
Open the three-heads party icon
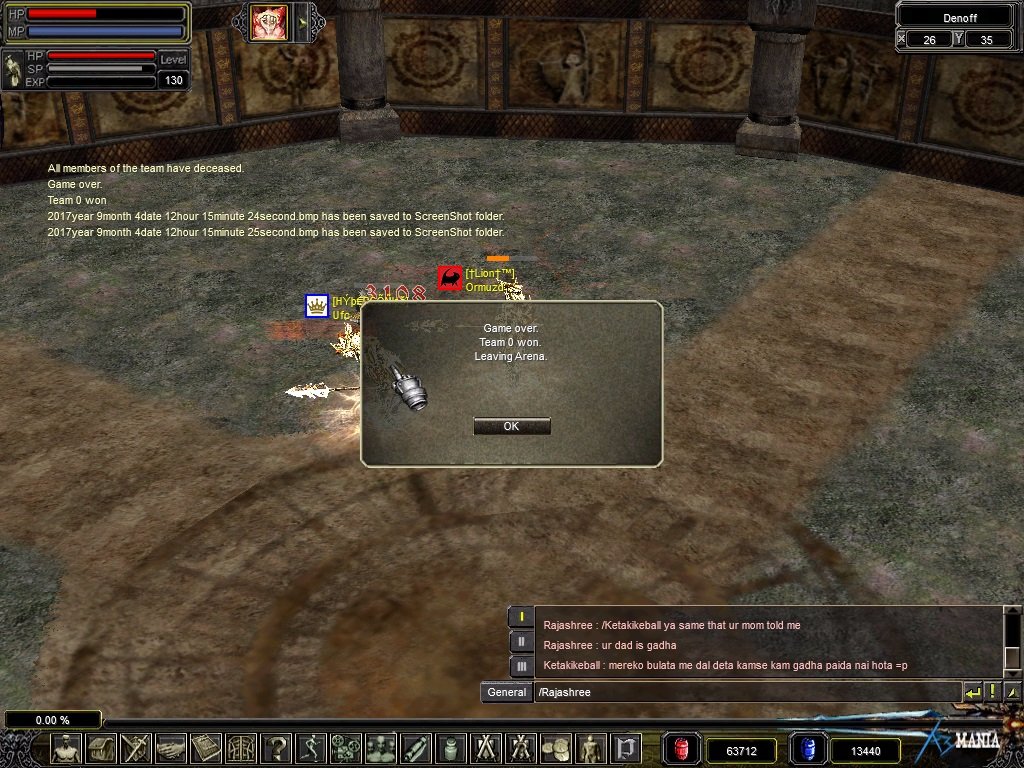point(380,748)
